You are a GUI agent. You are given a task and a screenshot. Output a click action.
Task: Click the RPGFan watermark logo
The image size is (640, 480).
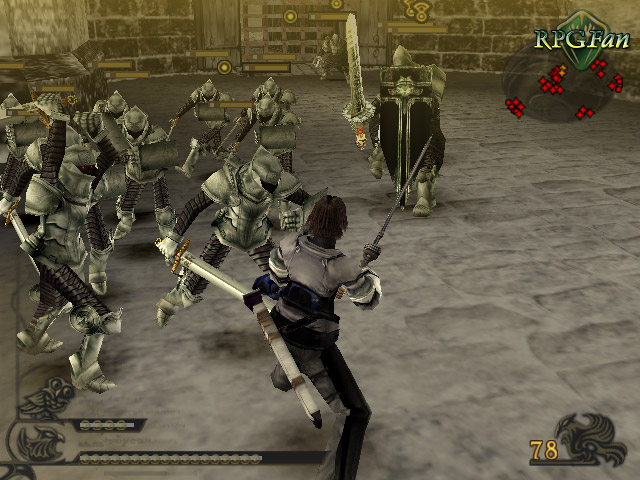[x=581, y=36]
